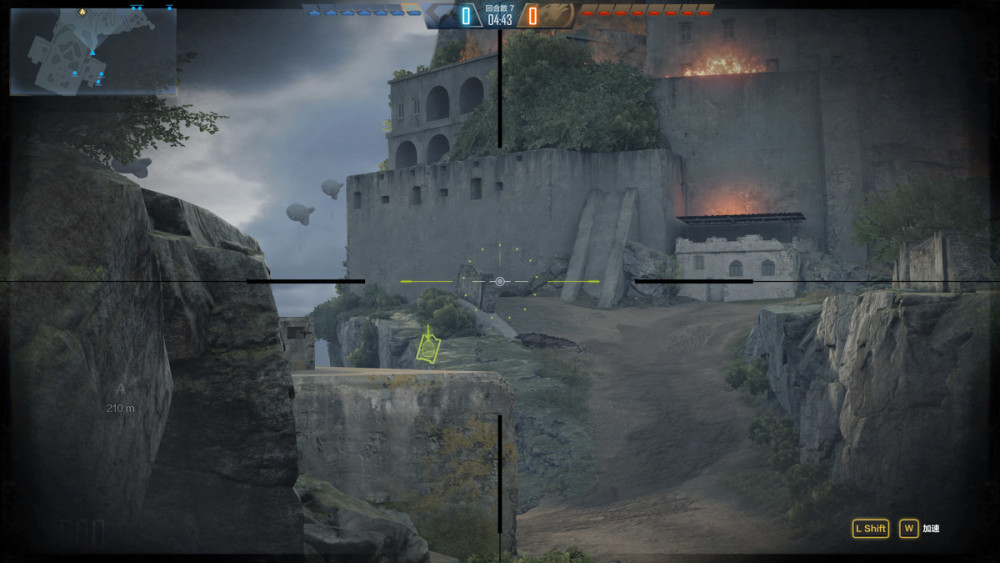Screen dimensions: 1000x563
Task: Click the blue team emblem in scoreboard
Action: pyautogui.click(x=440, y=16)
